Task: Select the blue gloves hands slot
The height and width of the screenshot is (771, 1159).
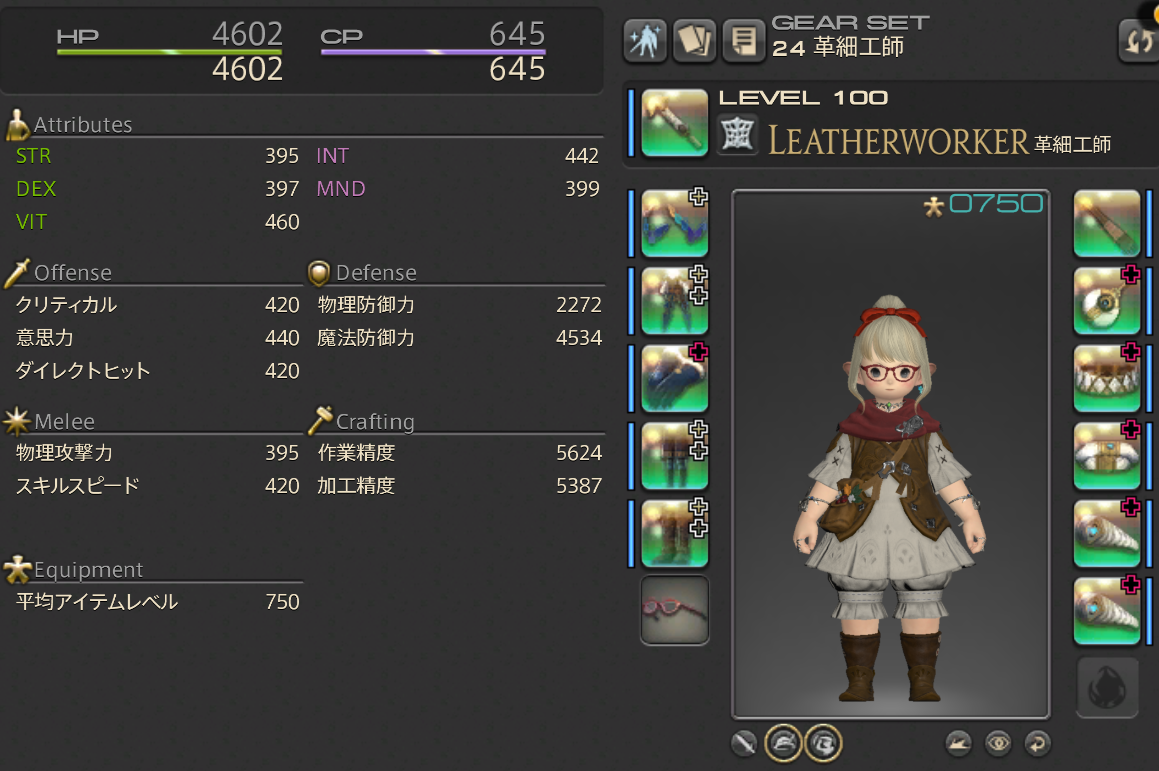Action: tap(674, 377)
